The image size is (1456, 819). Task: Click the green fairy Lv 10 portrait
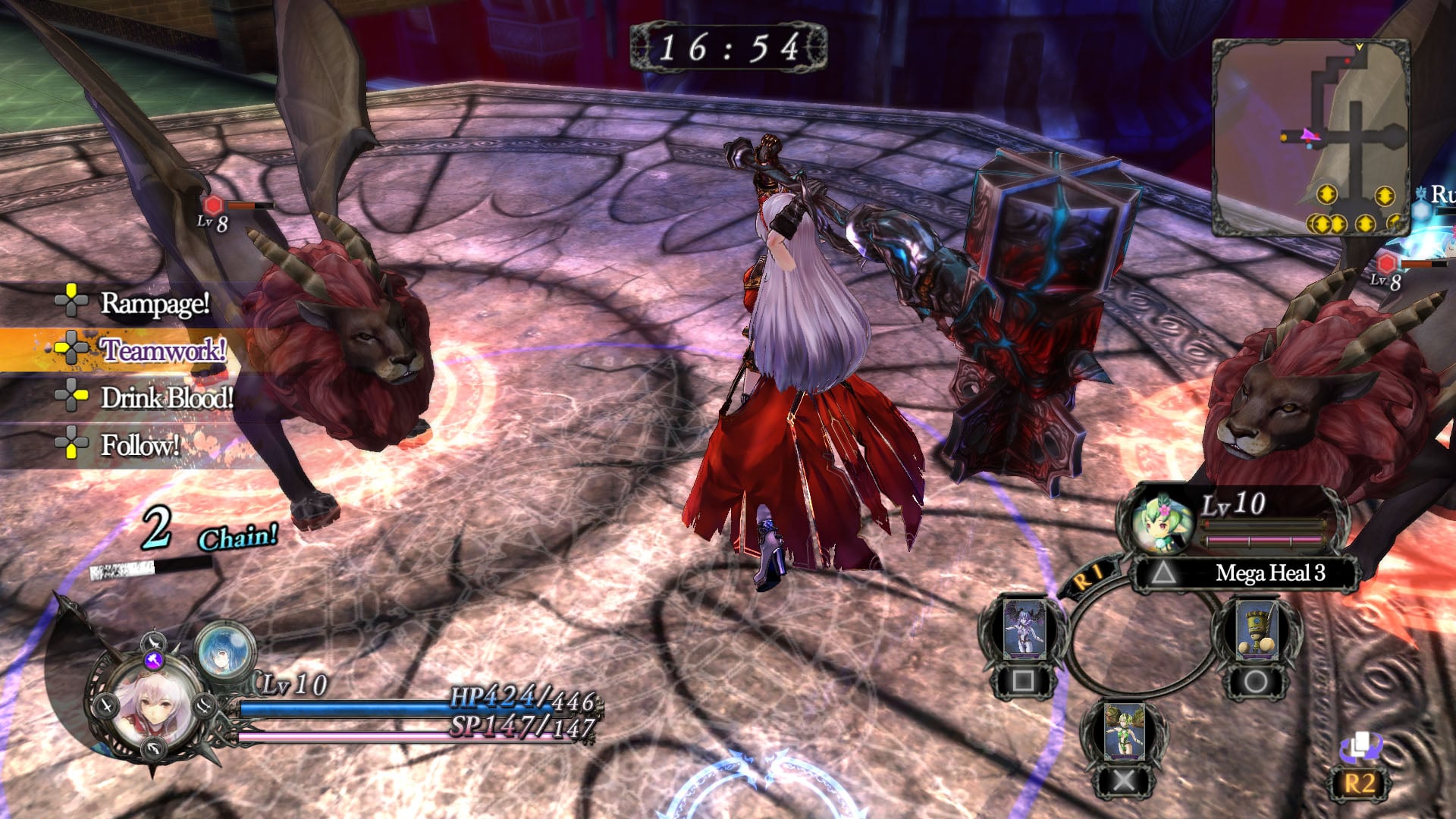coord(1159,521)
